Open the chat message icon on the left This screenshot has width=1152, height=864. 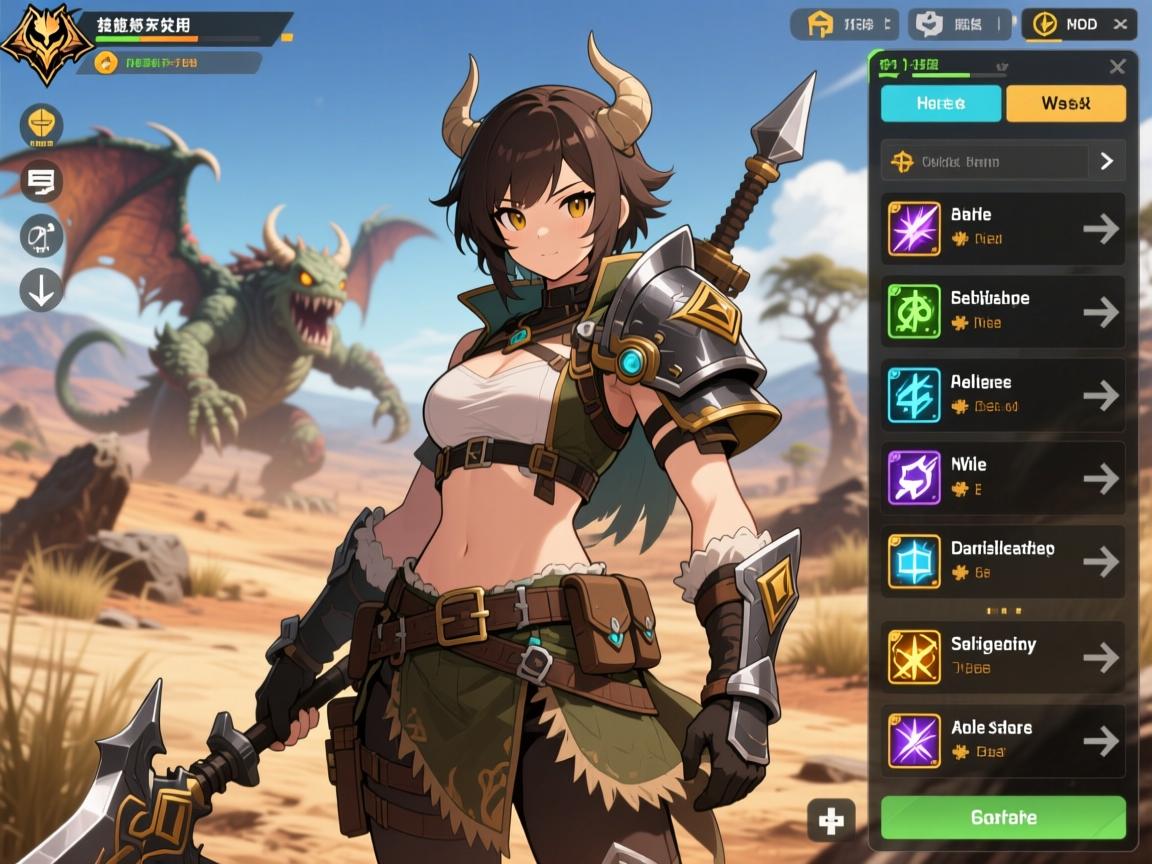(41, 181)
